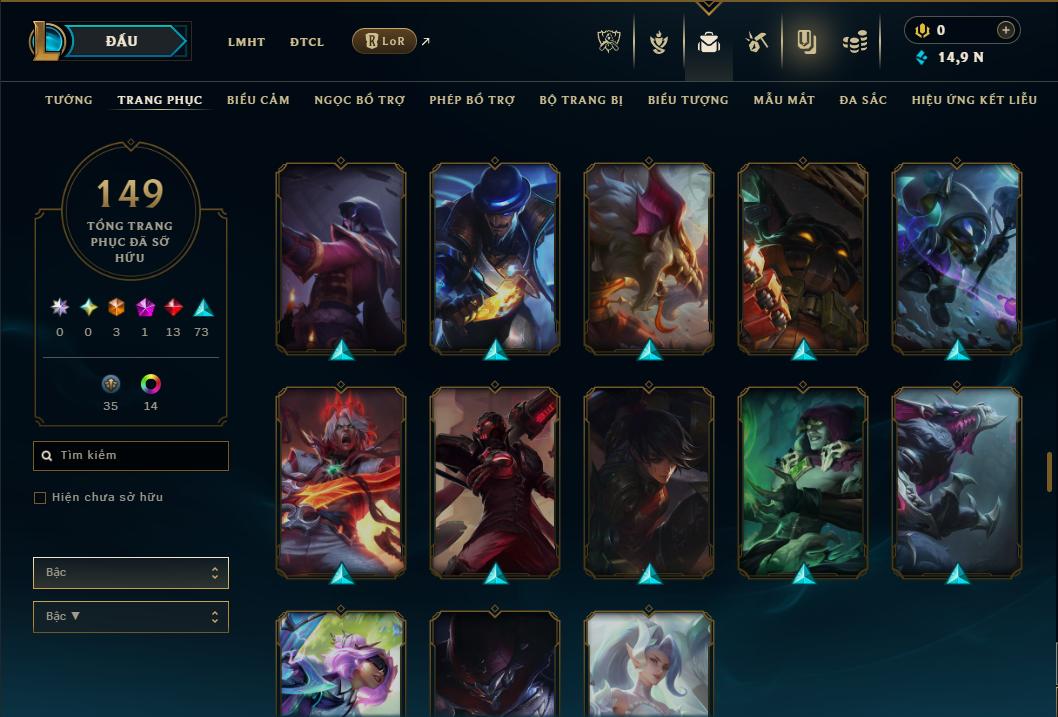This screenshot has height=717, width=1058.
Task: Select the BIỂU CẢM tab
Action: pyautogui.click(x=258, y=100)
